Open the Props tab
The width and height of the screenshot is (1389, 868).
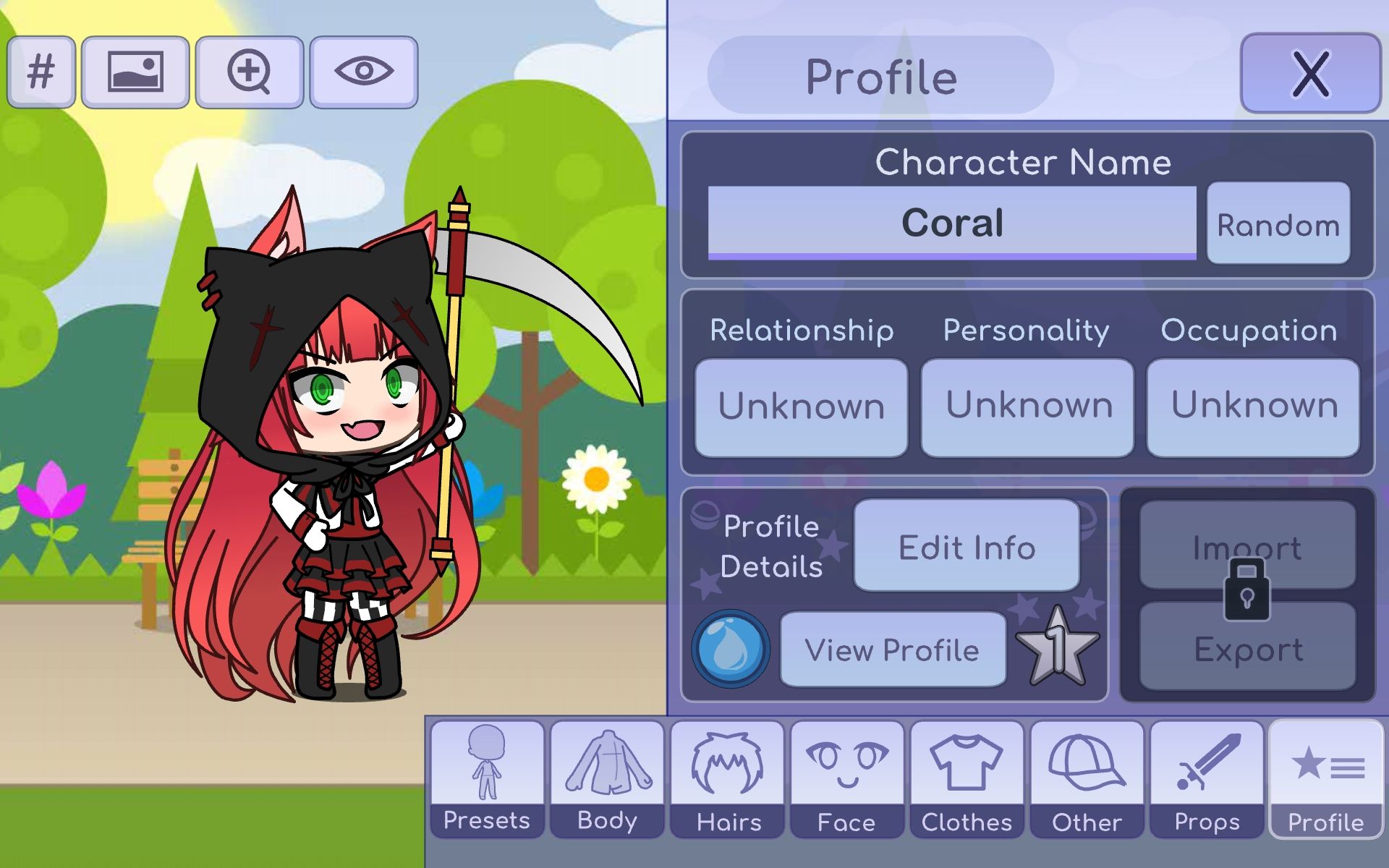[1207, 779]
